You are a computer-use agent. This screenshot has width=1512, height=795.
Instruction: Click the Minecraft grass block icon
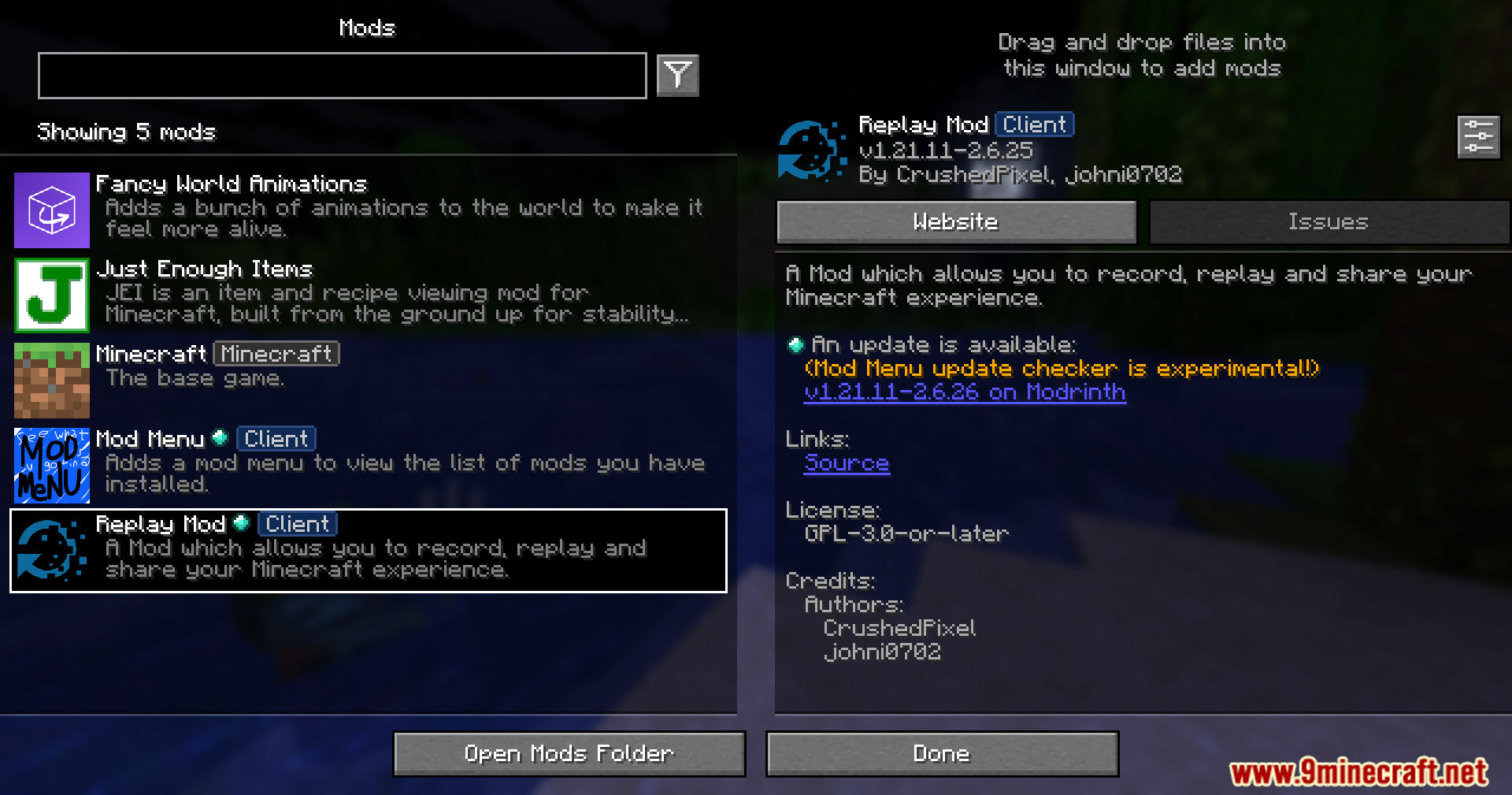[x=51, y=381]
